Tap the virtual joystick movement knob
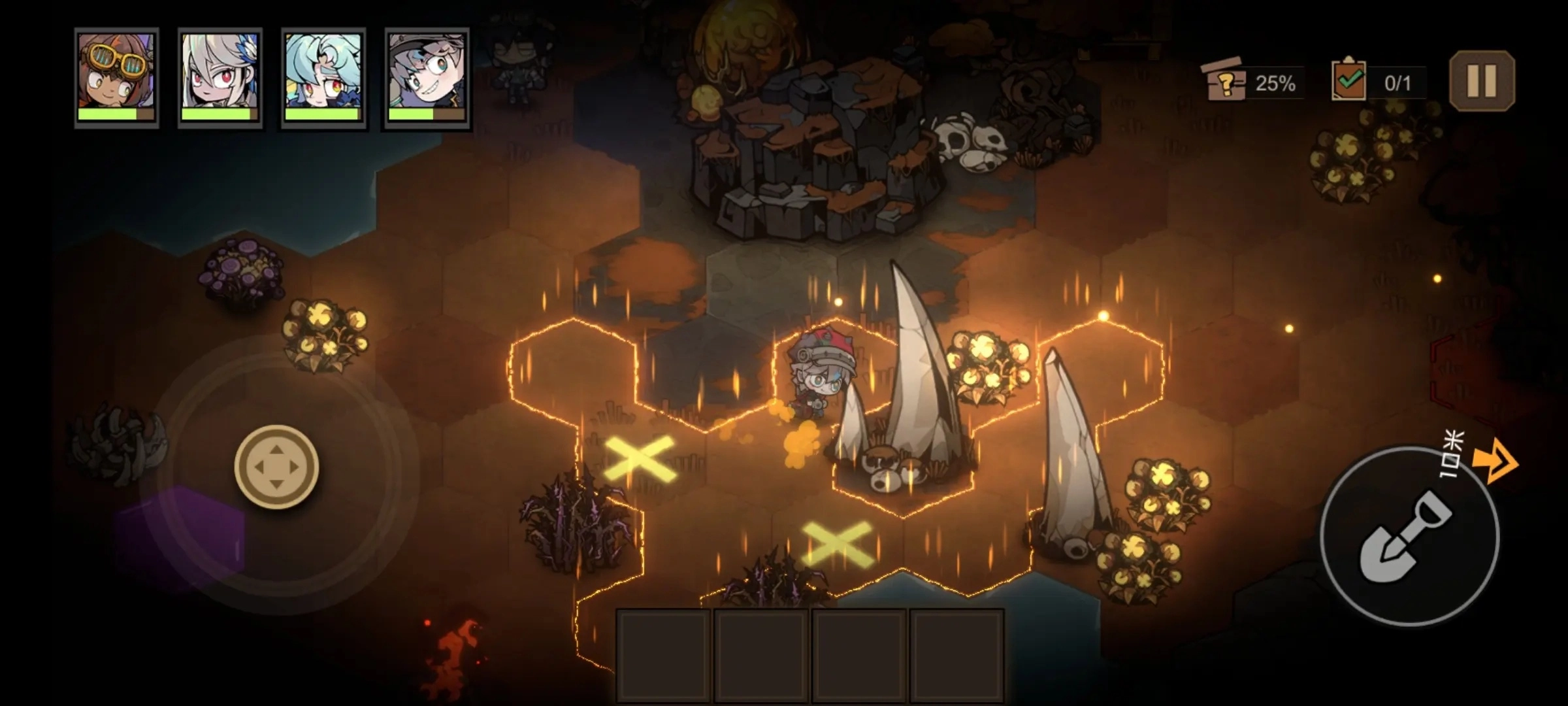Viewport: 1568px width, 706px height. point(276,467)
